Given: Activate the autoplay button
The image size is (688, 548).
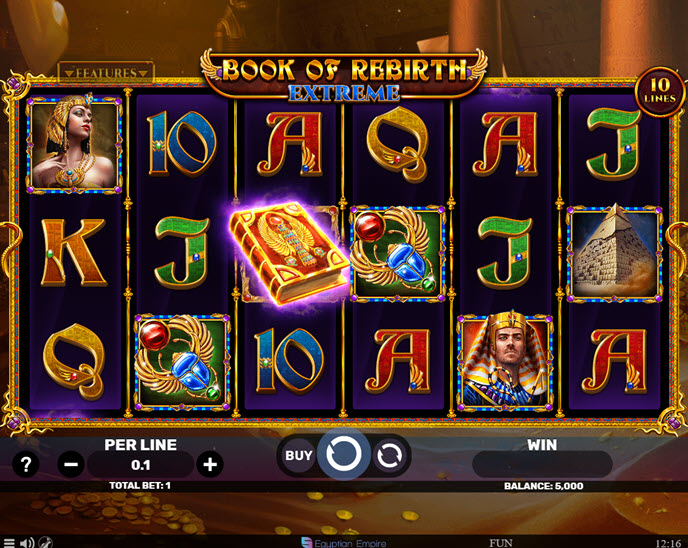Looking at the screenshot, I should pyautogui.click(x=388, y=456).
